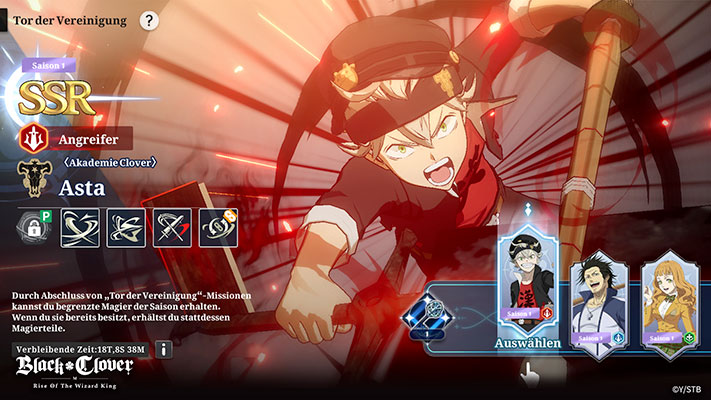This screenshot has width=711, height=400.
Task: Tap the SSR rarity badge
Action: click(x=57, y=96)
